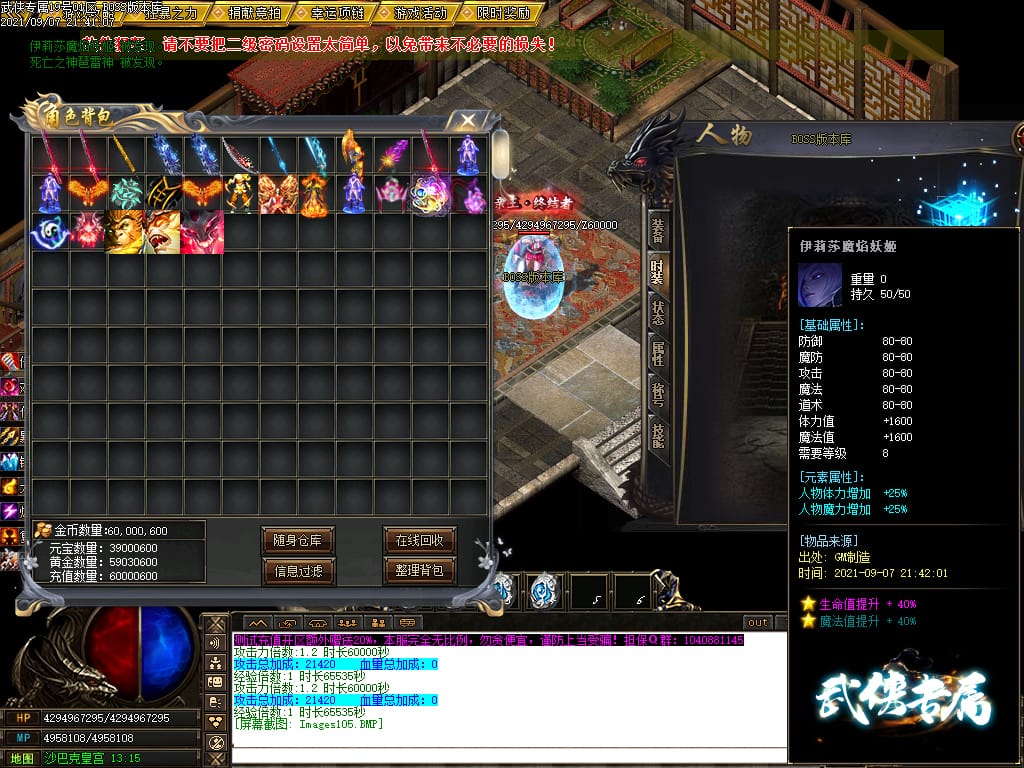The image size is (1024, 768).
Task: Open the 幸运项链 lucky necklace menu
Action: click(x=337, y=14)
